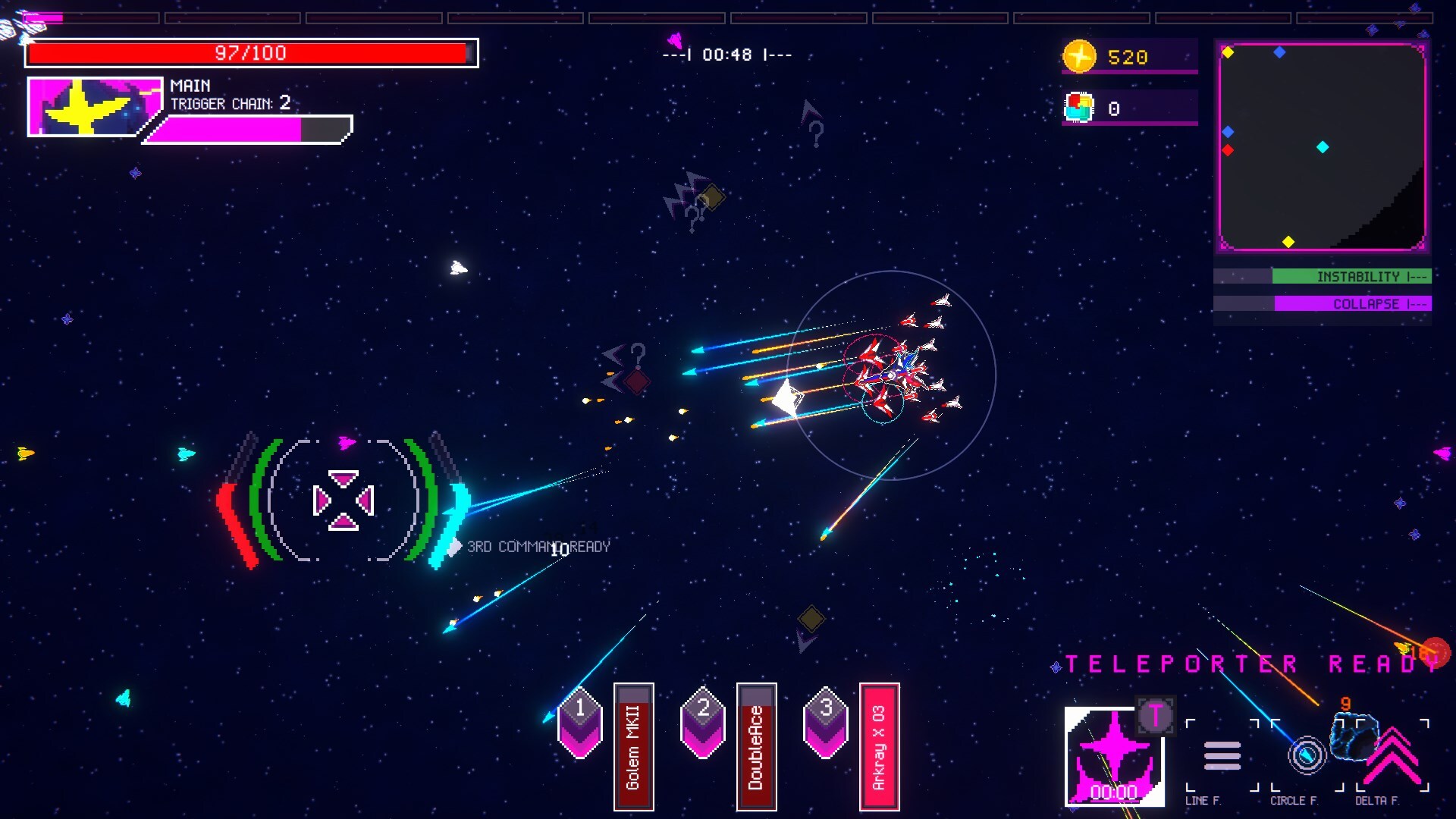Select squad slot 2 hexagon
This screenshot has width=1456, height=819.
pyautogui.click(x=703, y=723)
